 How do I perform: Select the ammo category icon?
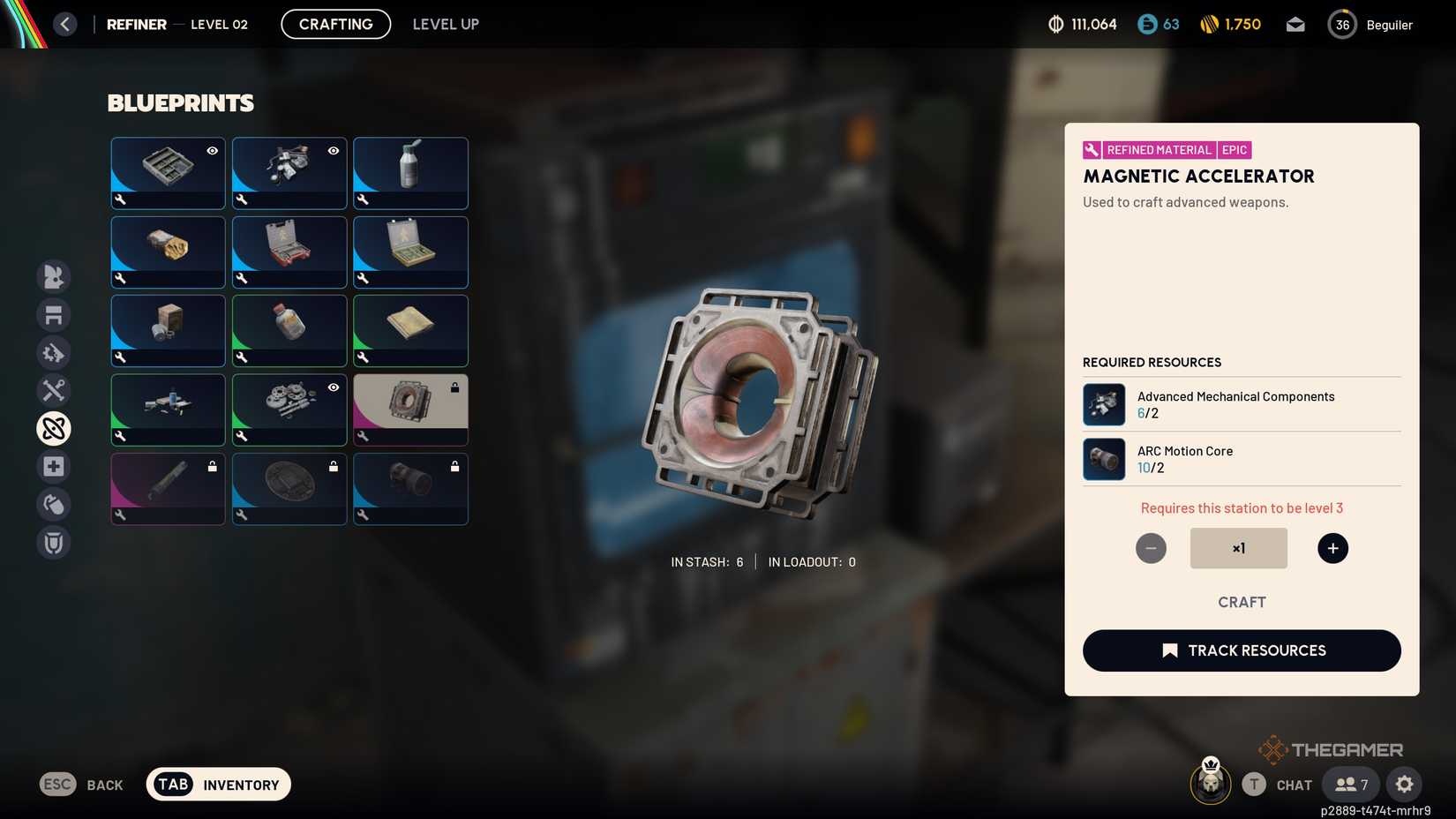point(53,353)
